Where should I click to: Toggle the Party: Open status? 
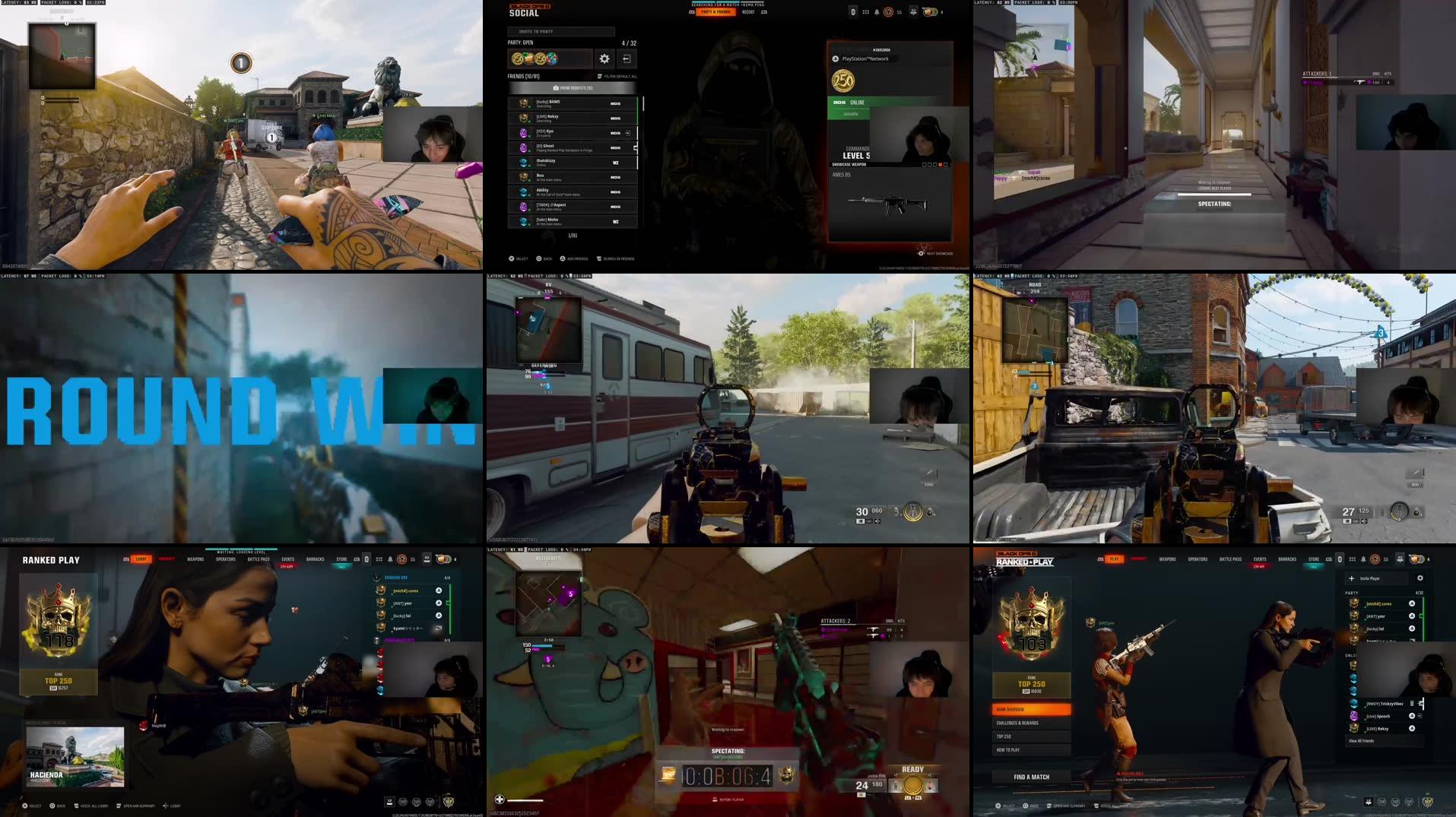tap(522, 43)
